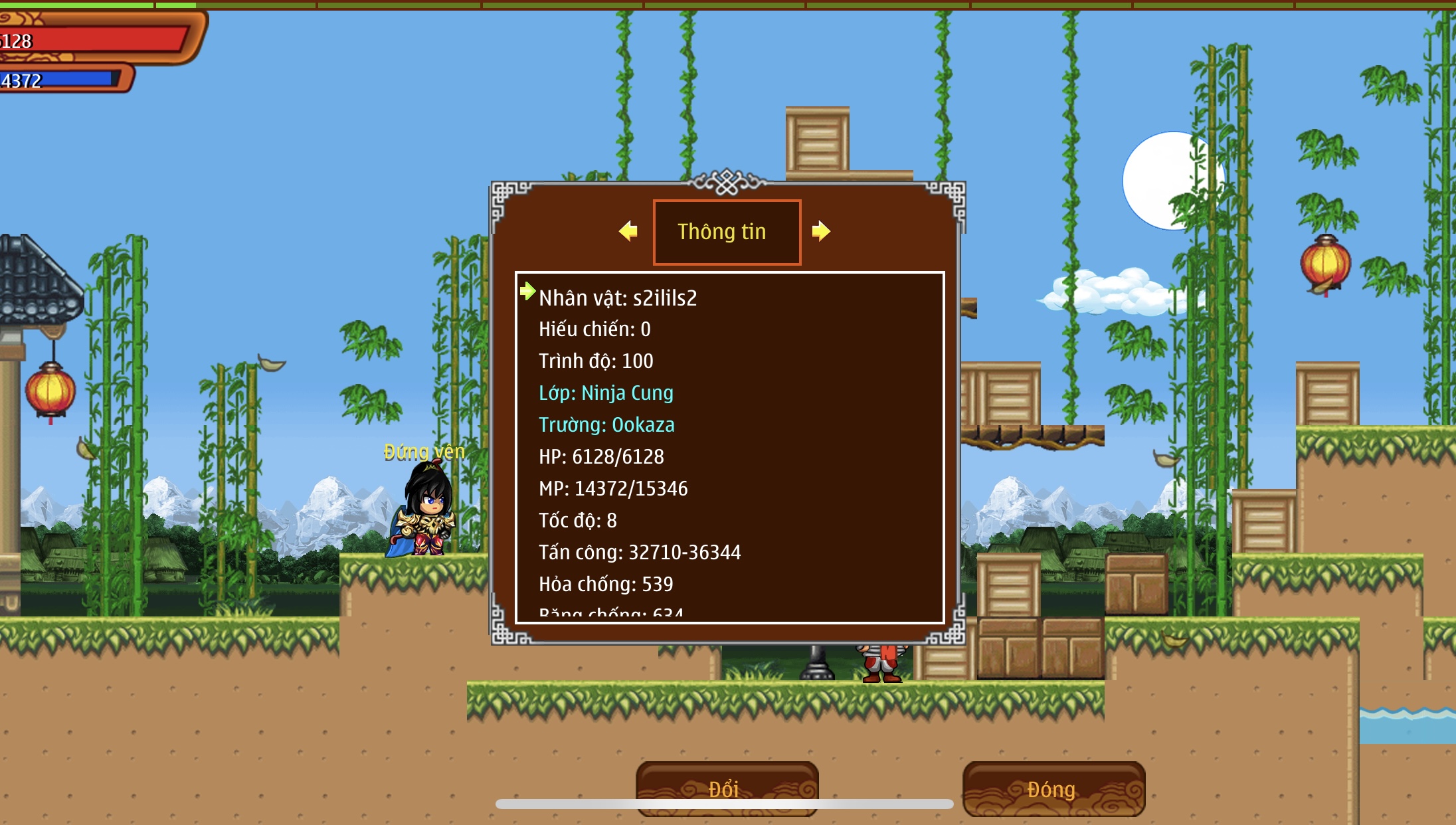Select the MP: 14372/15346 row
Viewport: 1456px width, 825px height.
[x=613, y=489]
